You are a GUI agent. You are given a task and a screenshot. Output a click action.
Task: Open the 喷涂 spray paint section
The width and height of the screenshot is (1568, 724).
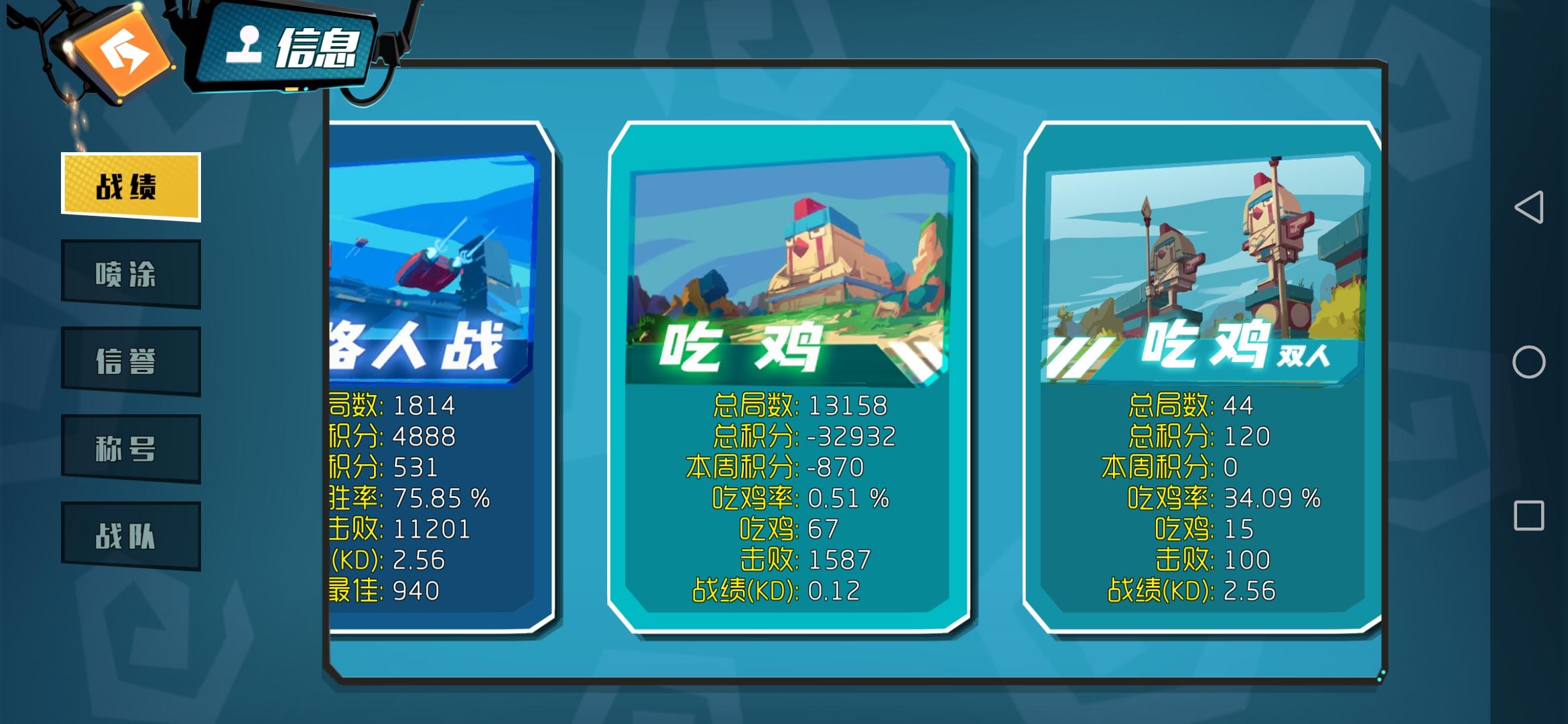130,274
